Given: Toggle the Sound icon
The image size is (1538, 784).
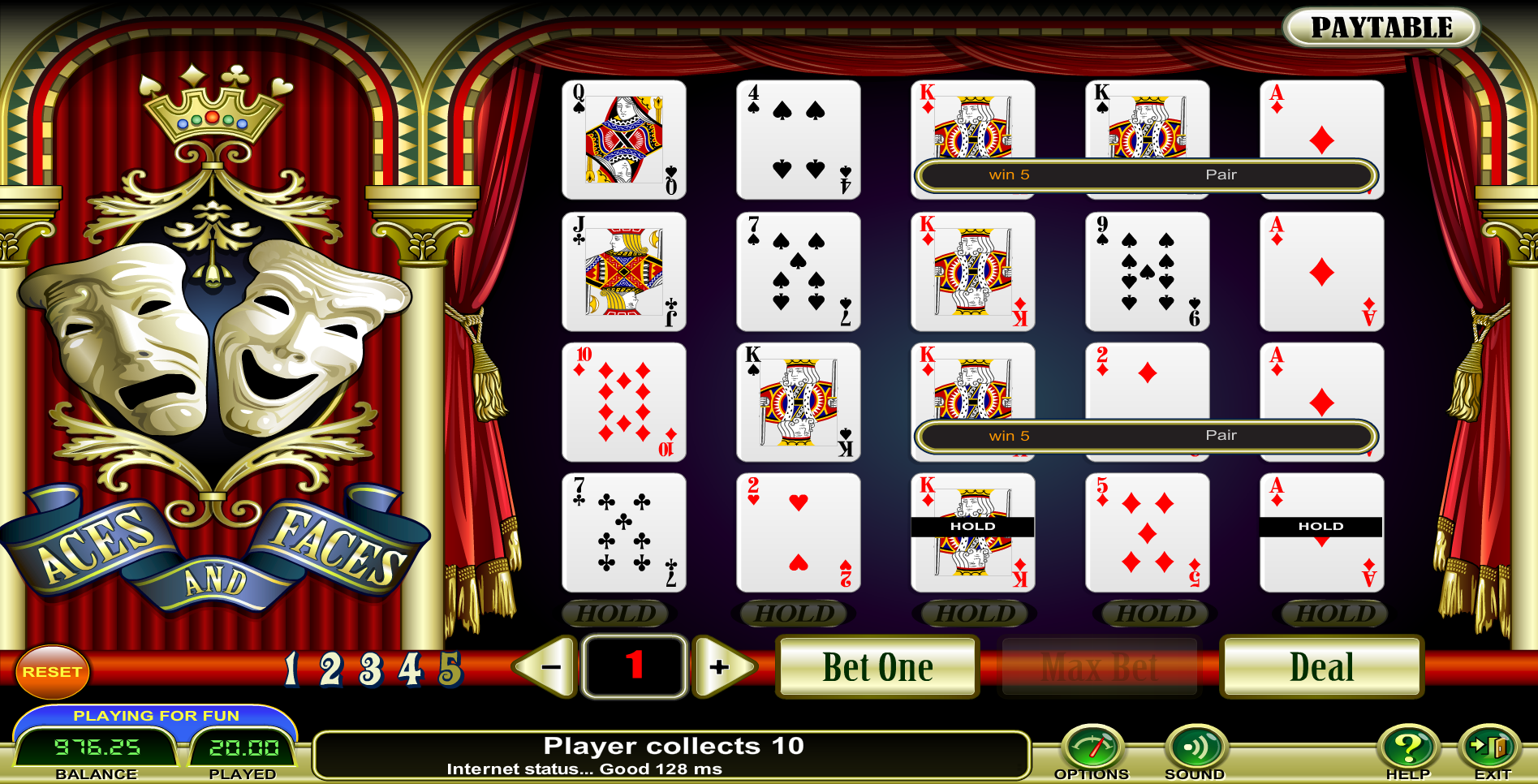Looking at the screenshot, I should pos(1195,747).
